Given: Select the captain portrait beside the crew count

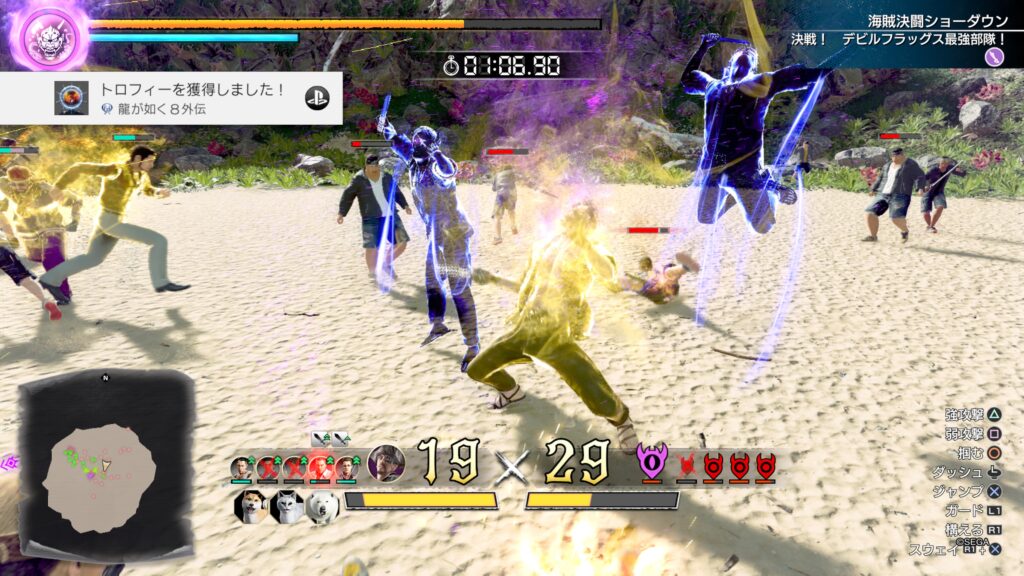Looking at the screenshot, I should (386, 463).
